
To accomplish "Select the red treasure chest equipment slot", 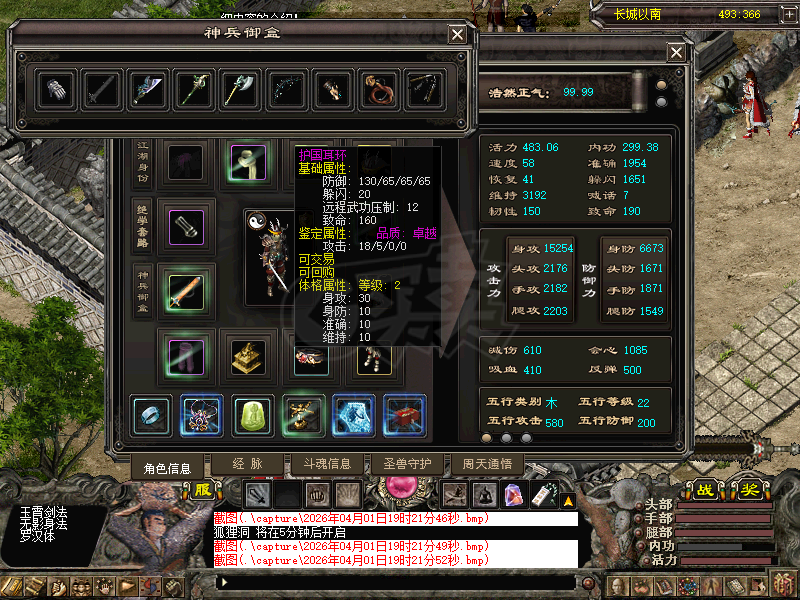I will click(405, 414).
